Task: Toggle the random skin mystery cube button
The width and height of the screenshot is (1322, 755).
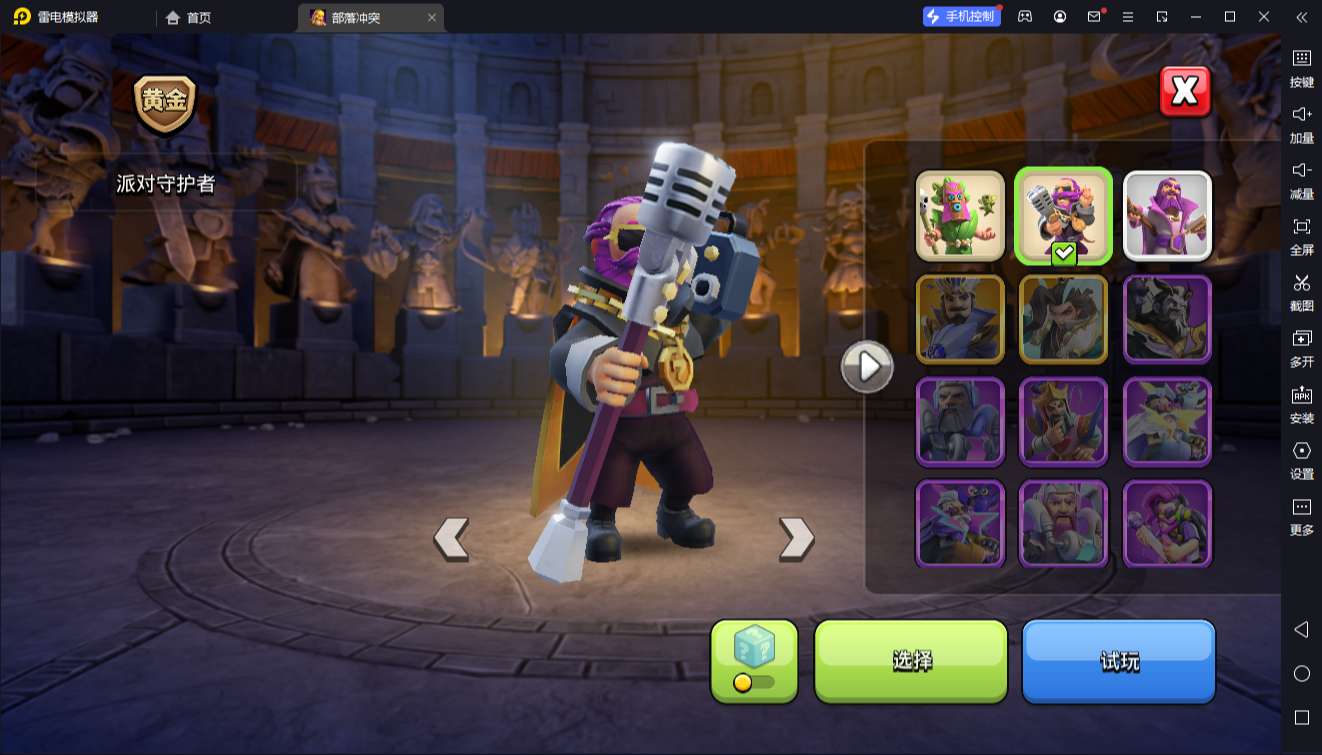Action: click(x=754, y=660)
